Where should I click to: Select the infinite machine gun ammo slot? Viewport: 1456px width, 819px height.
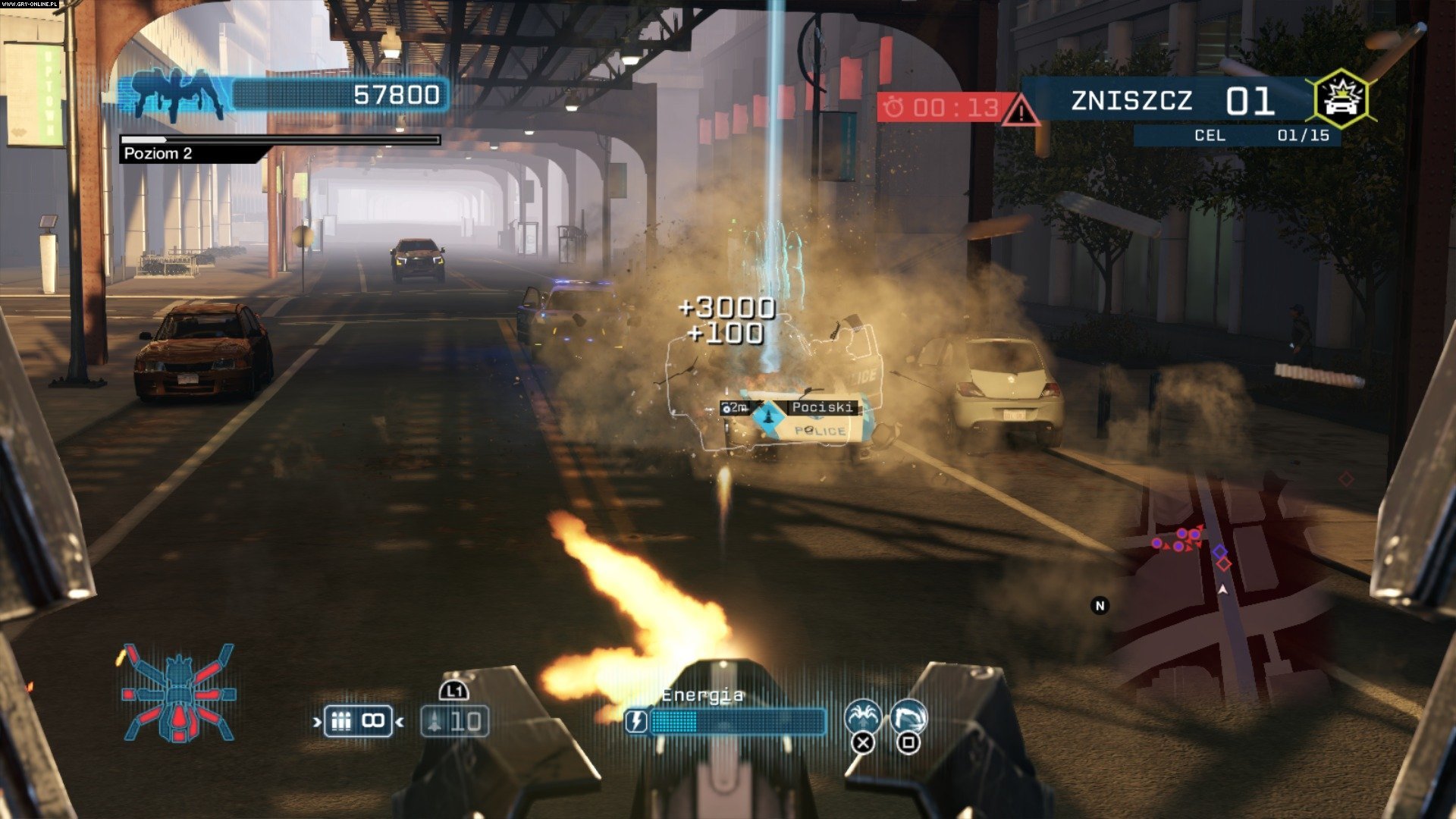pyautogui.click(x=358, y=720)
